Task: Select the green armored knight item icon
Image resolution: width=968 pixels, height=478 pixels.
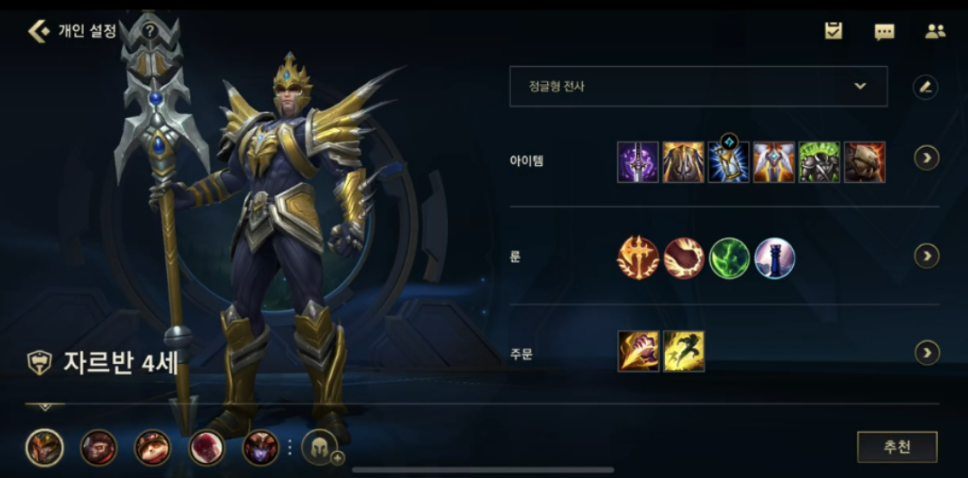Action: click(819, 162)
